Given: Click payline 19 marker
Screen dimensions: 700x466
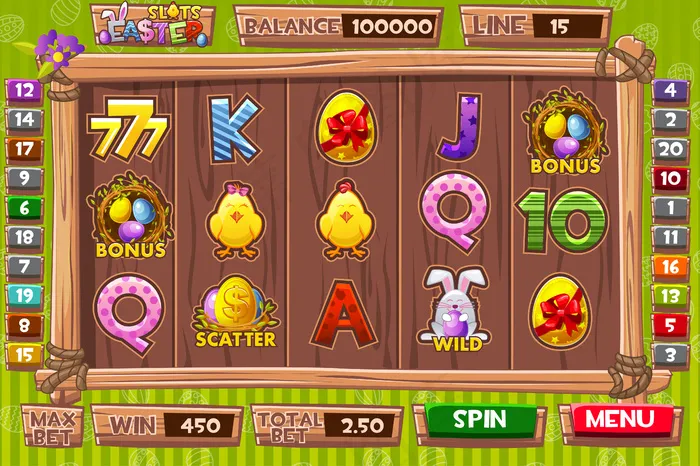Looking at the screenshot, I should 25,296.
